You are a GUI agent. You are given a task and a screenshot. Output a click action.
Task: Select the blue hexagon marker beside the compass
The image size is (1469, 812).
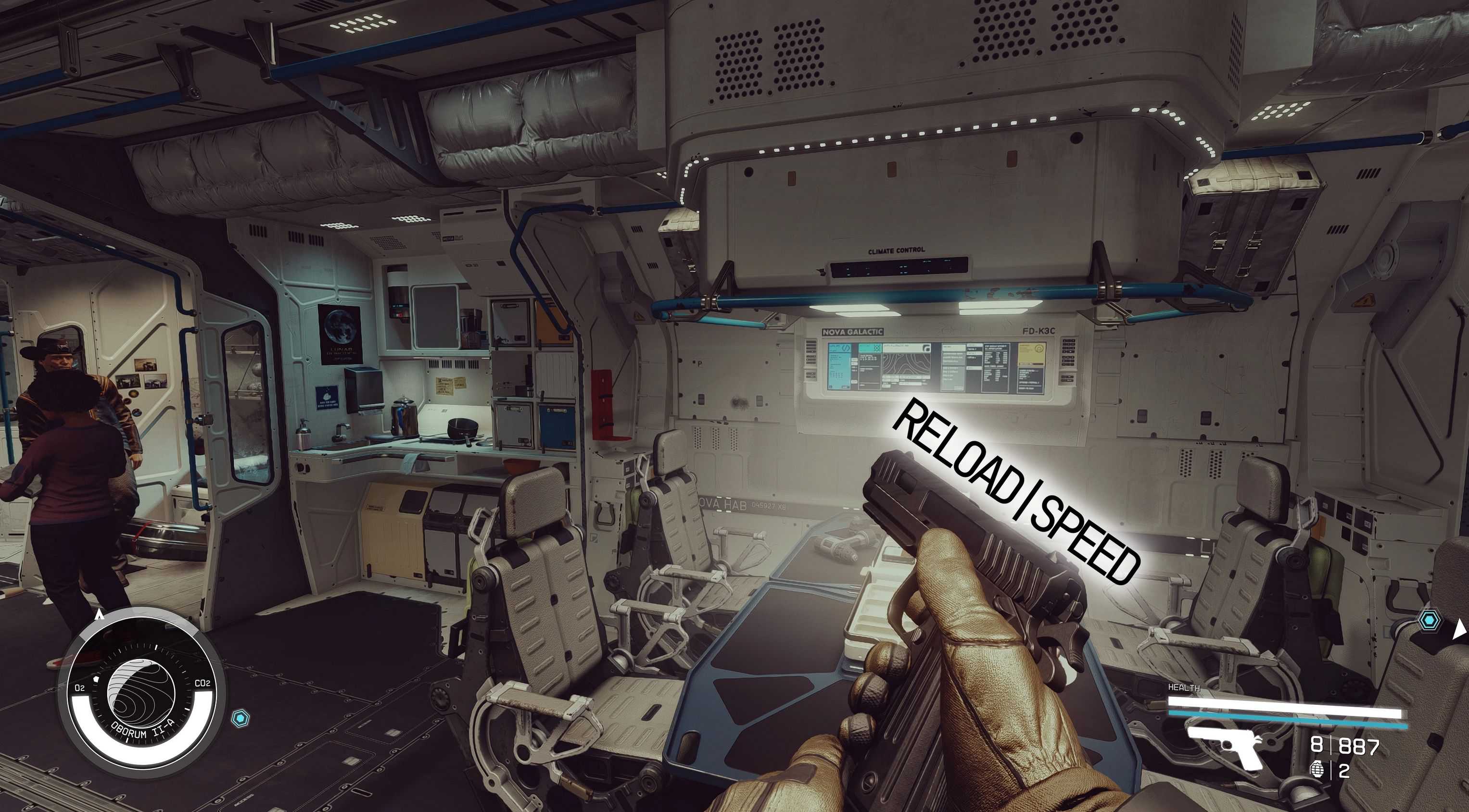(240, 718)
